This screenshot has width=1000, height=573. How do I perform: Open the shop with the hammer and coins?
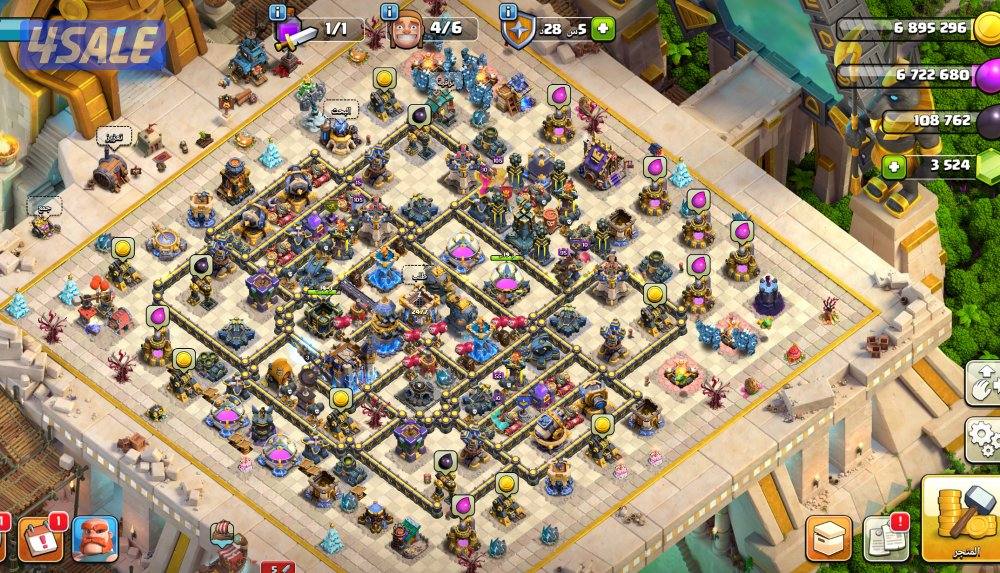coord(958,516)
